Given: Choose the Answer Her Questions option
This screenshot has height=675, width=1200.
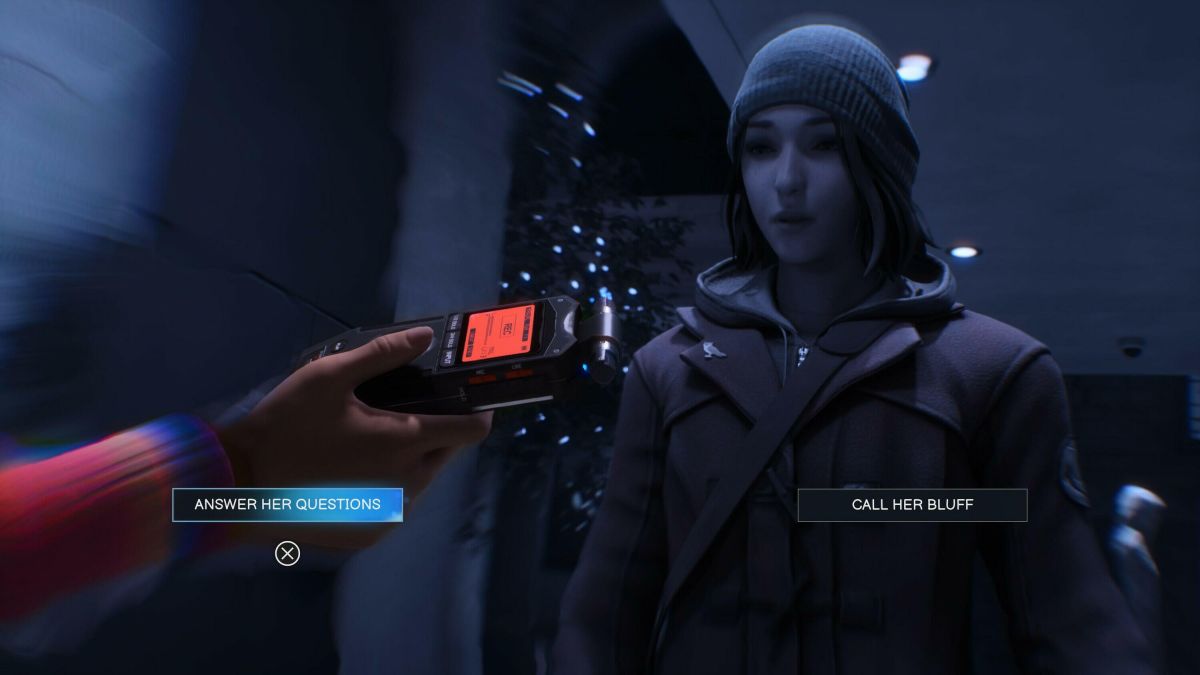Looking at the screenshot, I should [x=287, y=505].
